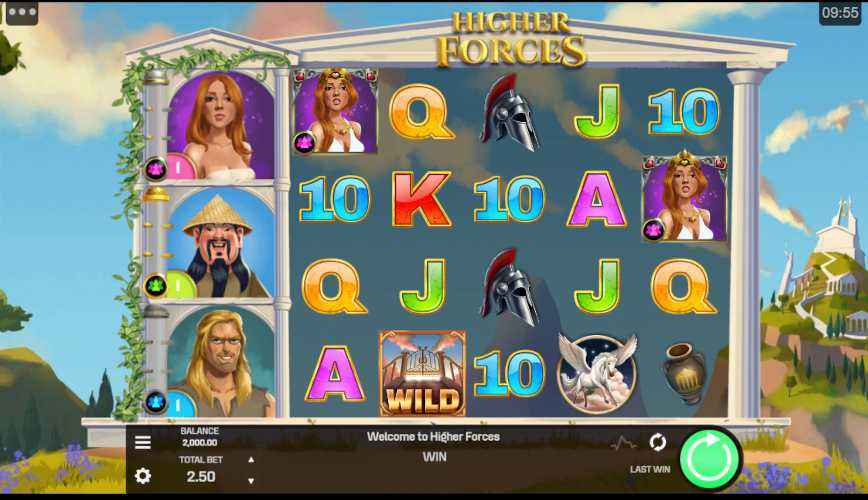868x500 pixels.
Task: Activate the autoplay circular arrows icon
Action: coord(657,441)
